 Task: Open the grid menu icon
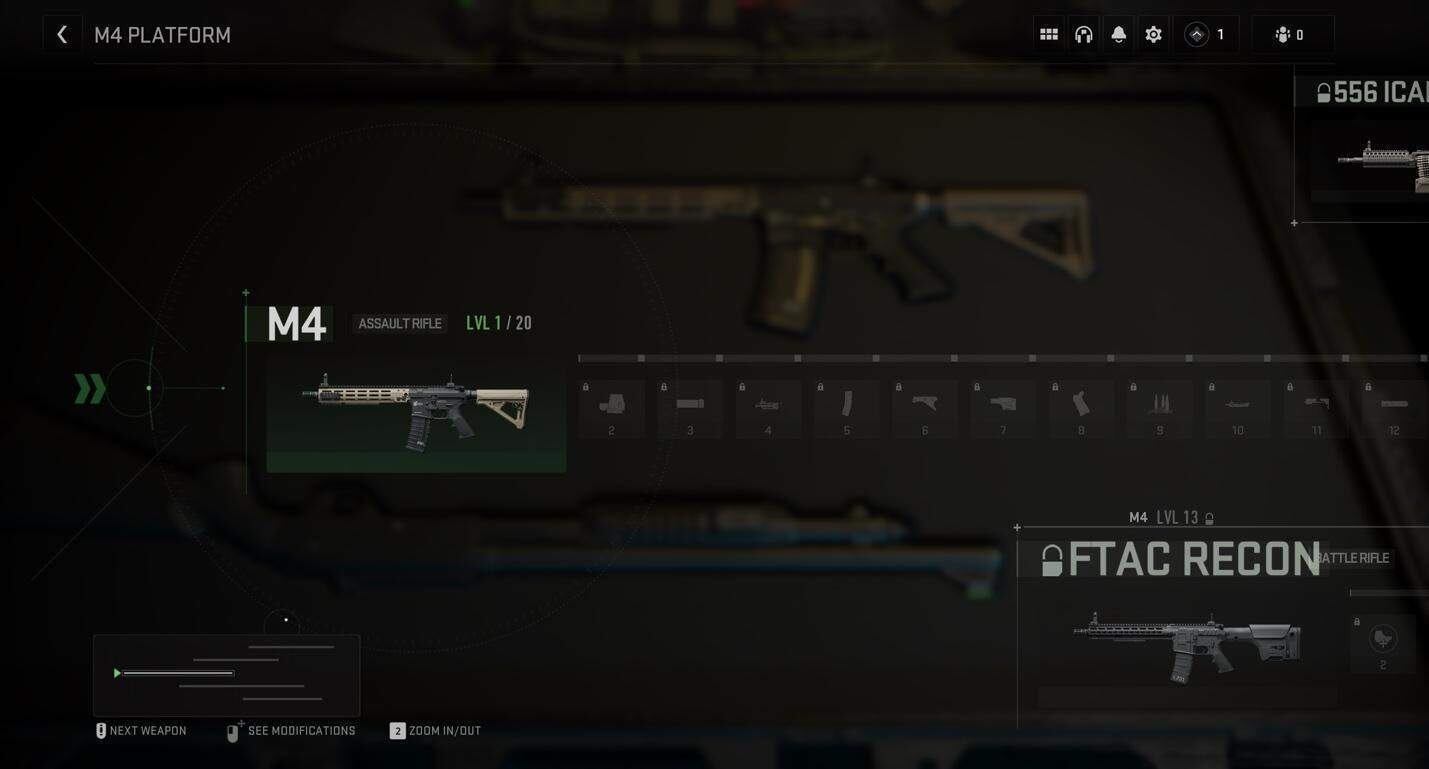pyautogui.click(x=1049, y=35)
